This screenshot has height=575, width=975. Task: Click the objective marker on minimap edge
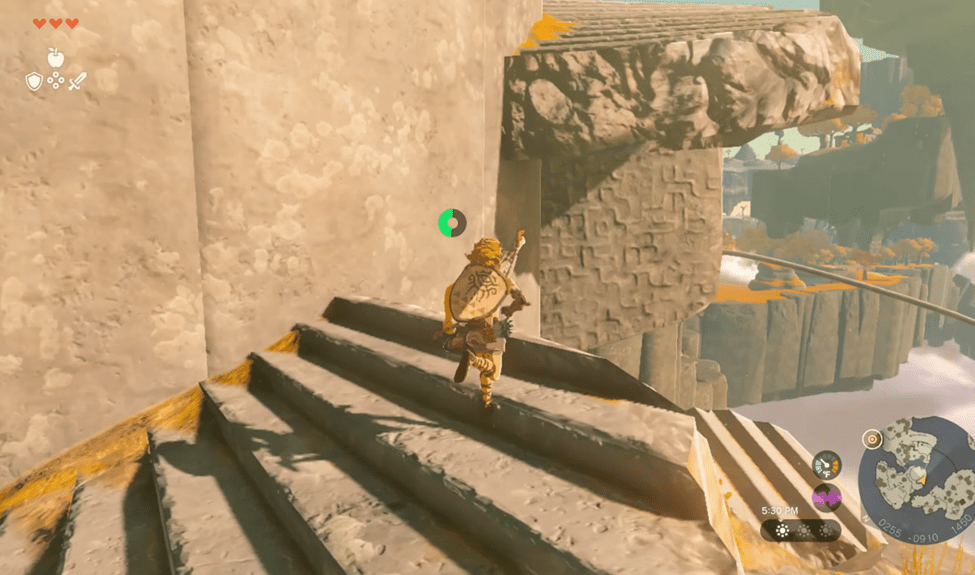pos(872,438)
